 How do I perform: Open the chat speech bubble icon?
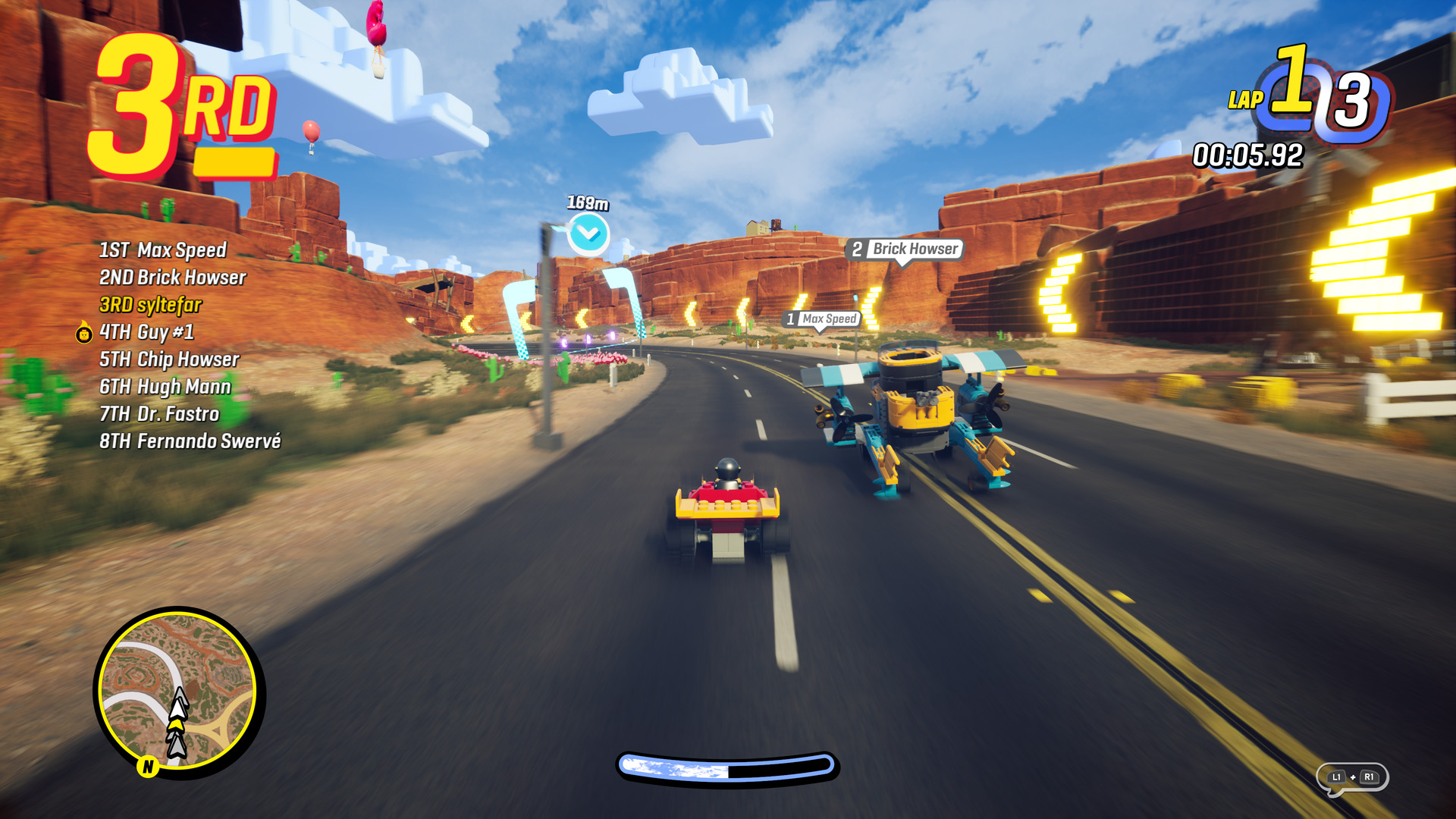click(x=1352, y=778)
